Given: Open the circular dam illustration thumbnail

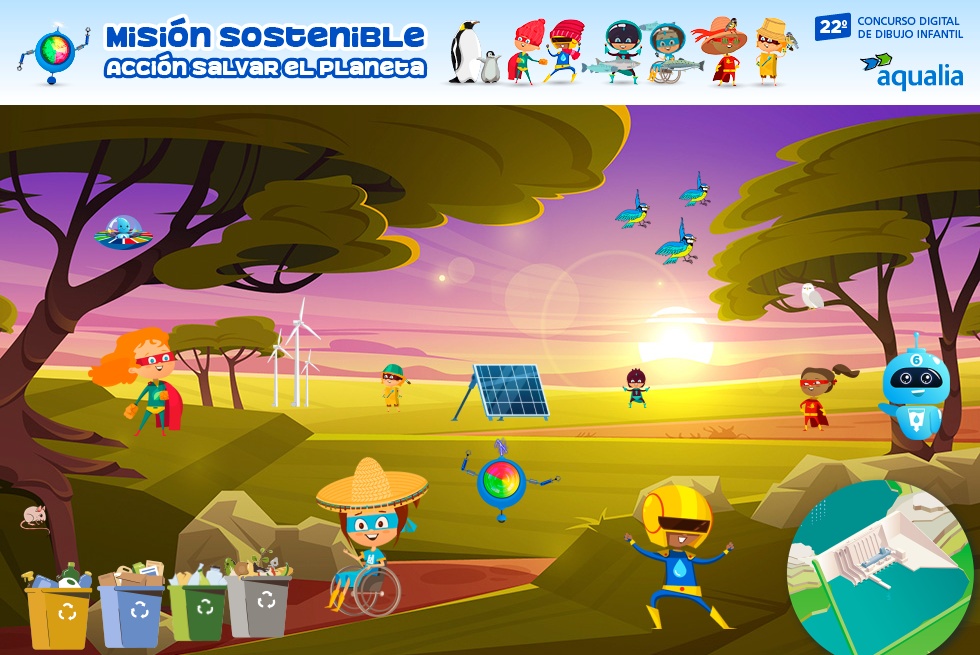Looking at the screenshot, I should (879, 567).
